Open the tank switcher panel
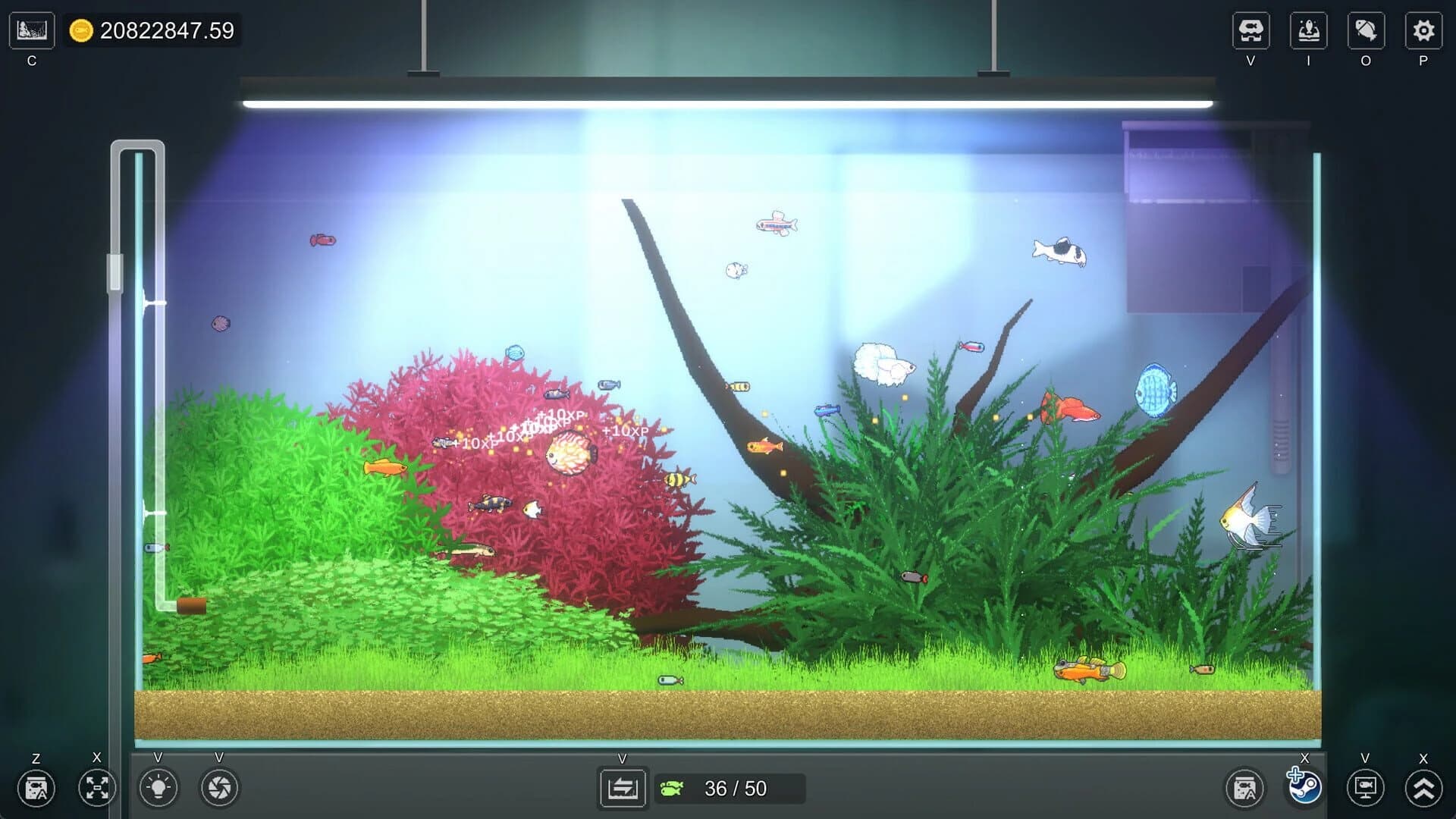1456x819 pixels. (x=622, y=789)
